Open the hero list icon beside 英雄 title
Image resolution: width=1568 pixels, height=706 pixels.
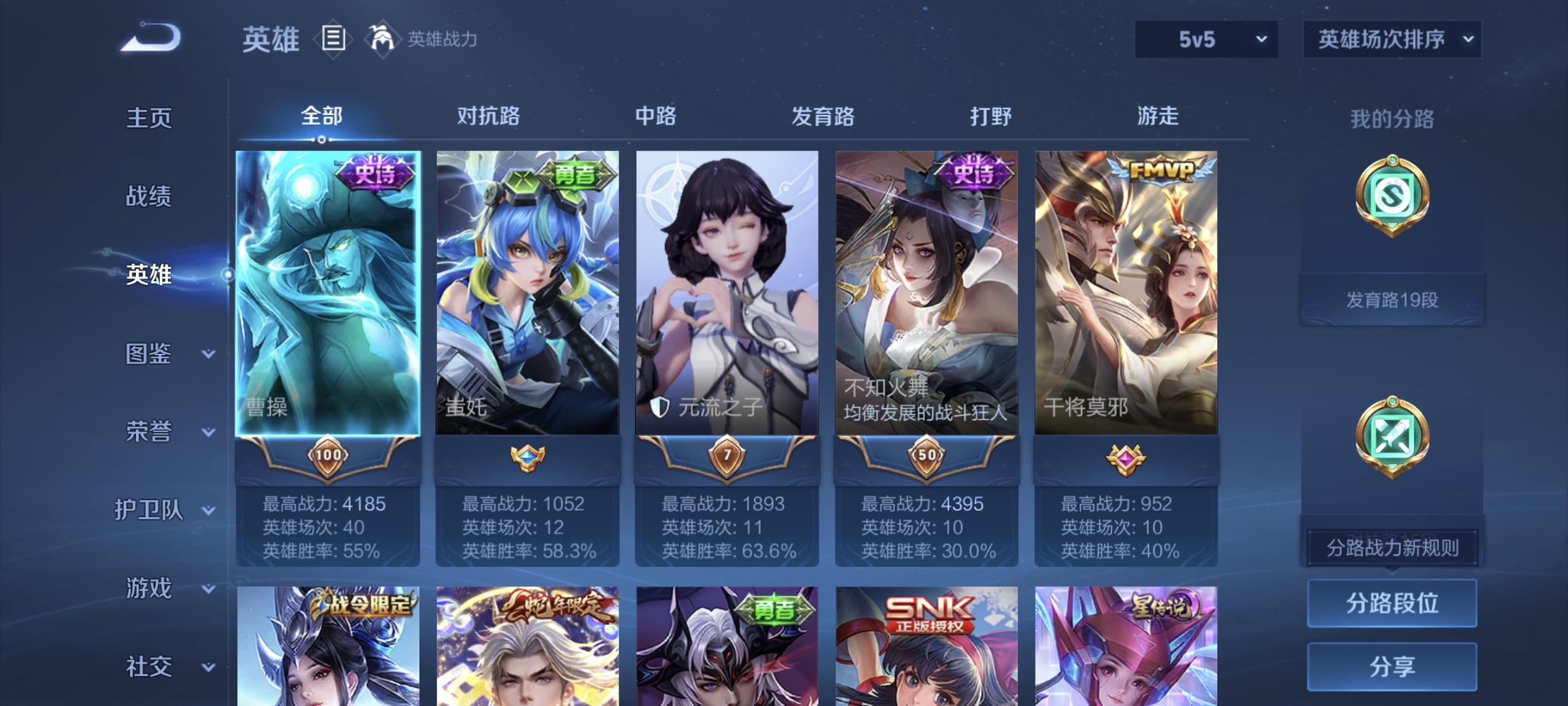(332, 39)
